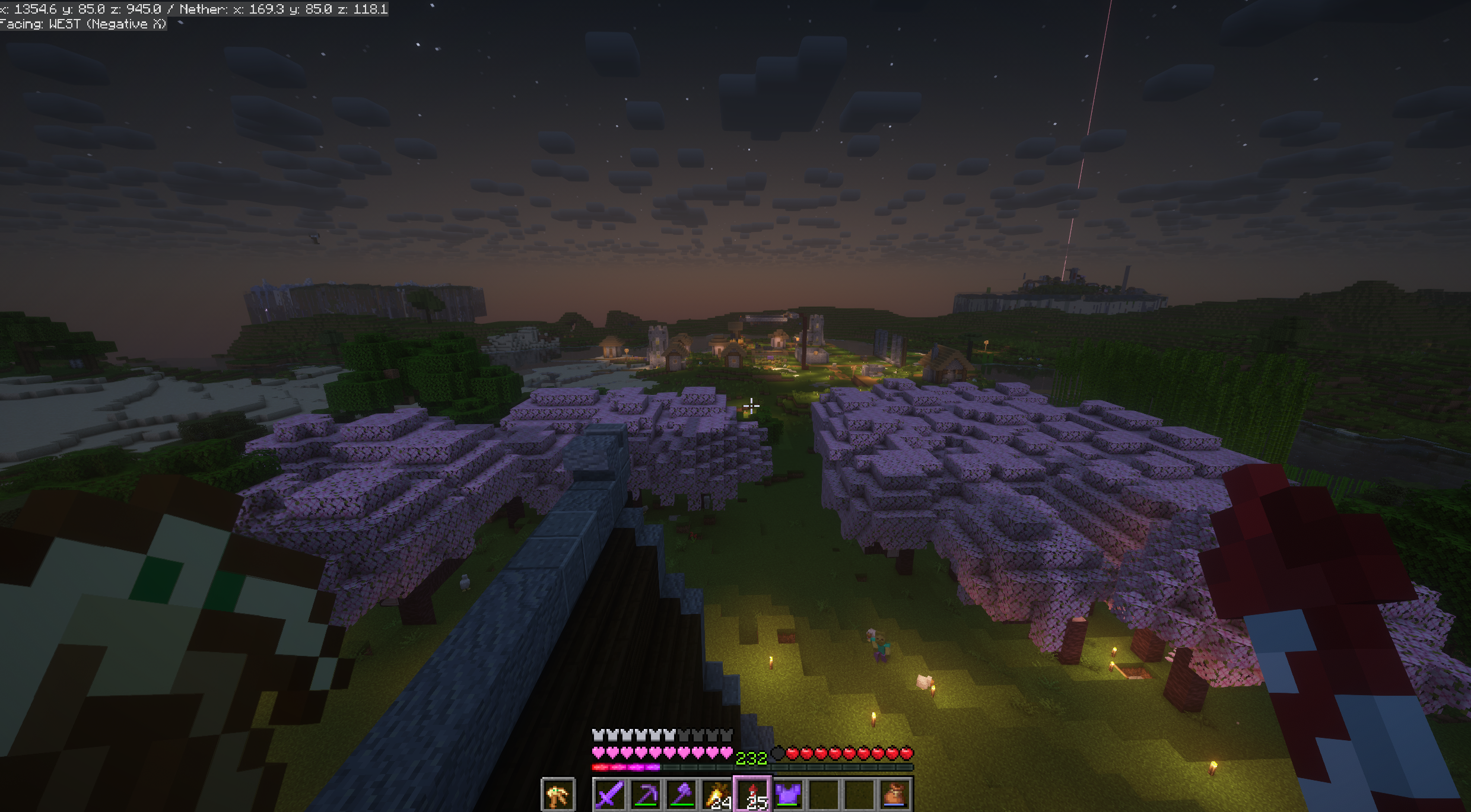The height and width of the screenshot is (812, 1471).
Task: Select the bundle in the last hotbar slot
Action: pyautogui.click(x=895, y=795)
